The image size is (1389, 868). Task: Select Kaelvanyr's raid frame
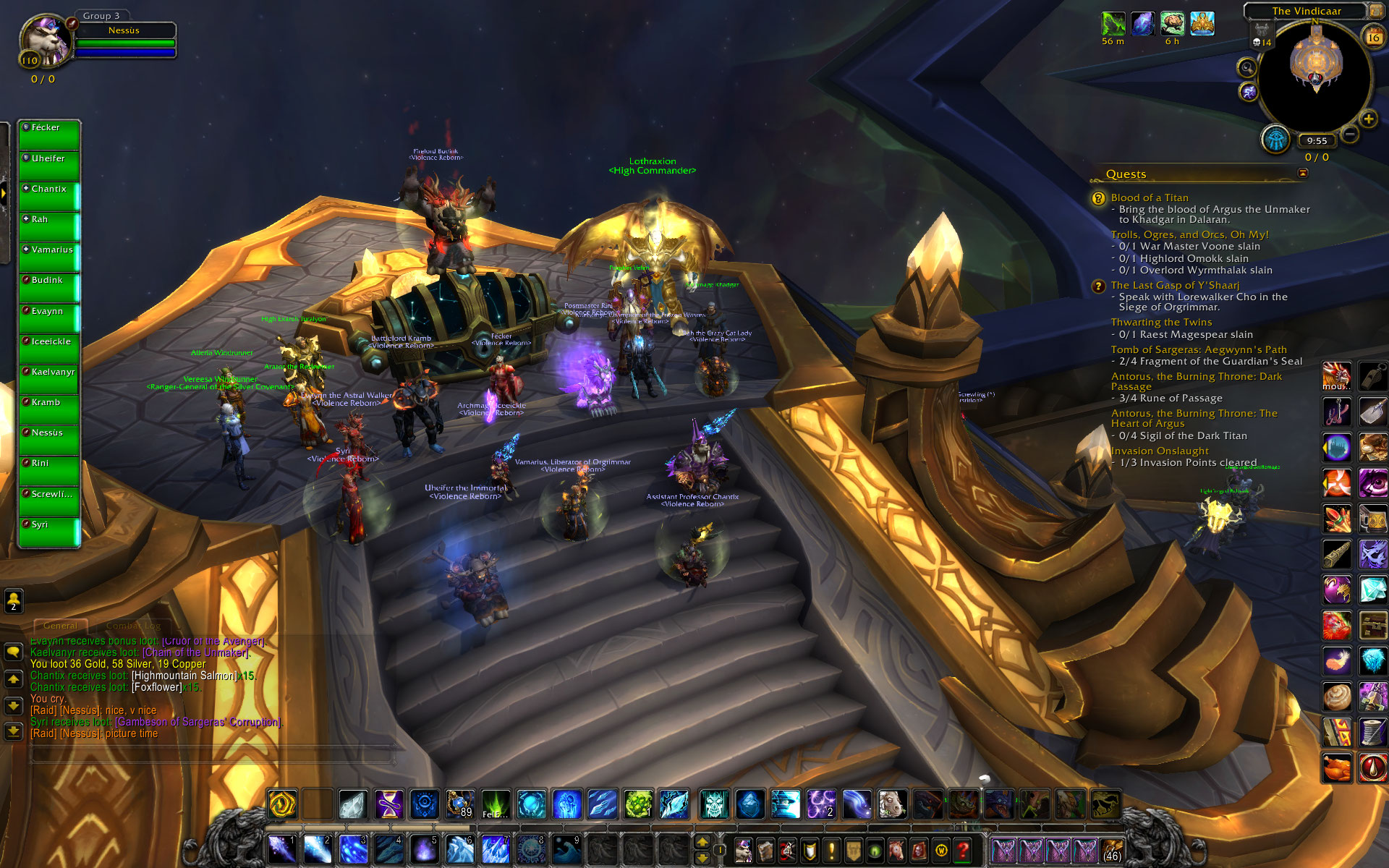[48, 379]
